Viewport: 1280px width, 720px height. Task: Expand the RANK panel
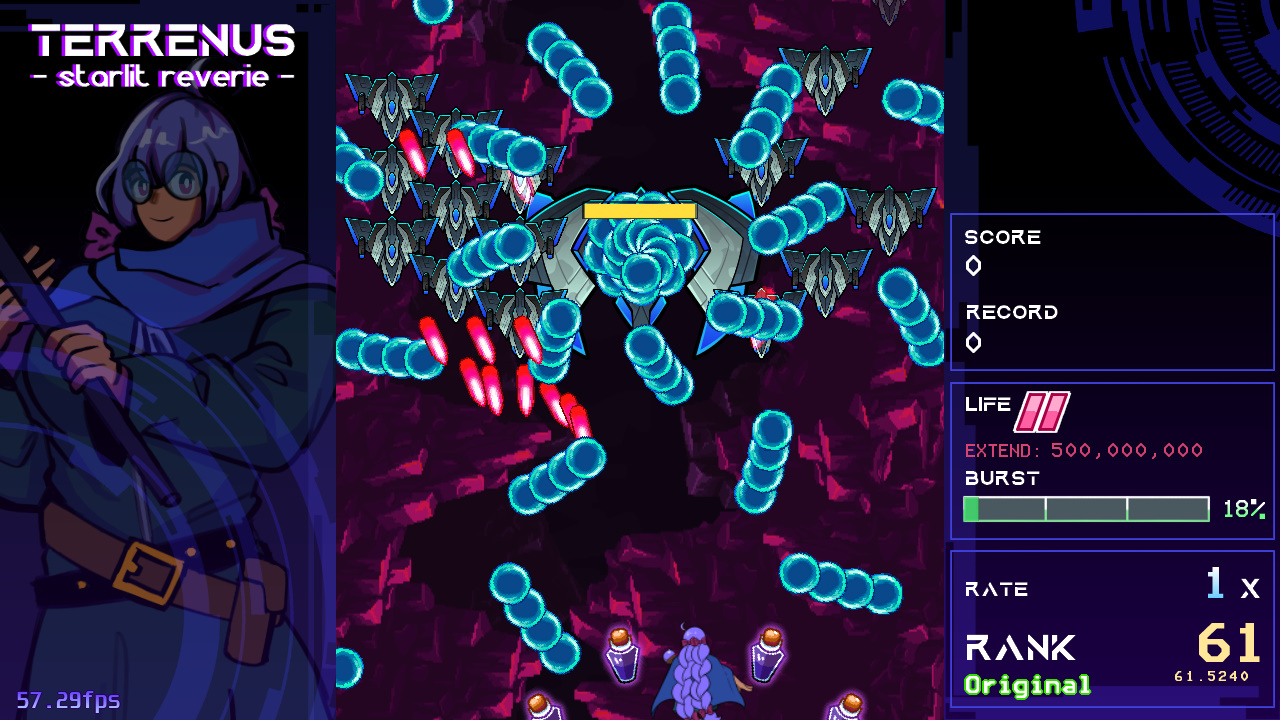tap(1112, 630)
